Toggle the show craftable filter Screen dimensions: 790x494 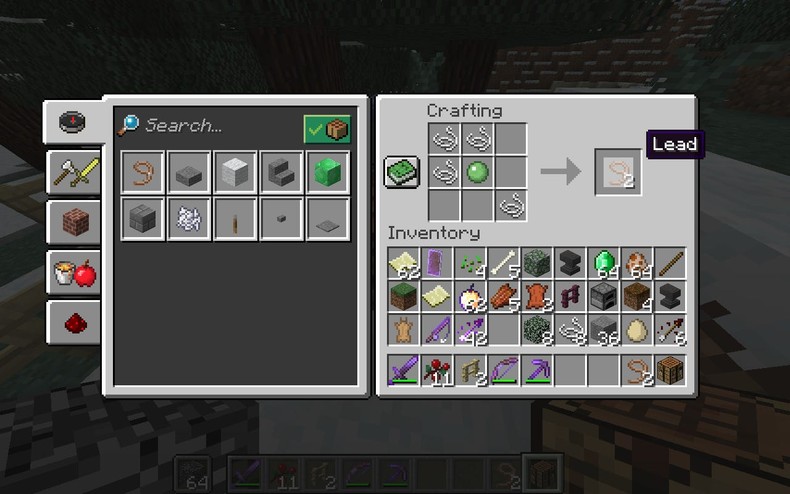327,128
